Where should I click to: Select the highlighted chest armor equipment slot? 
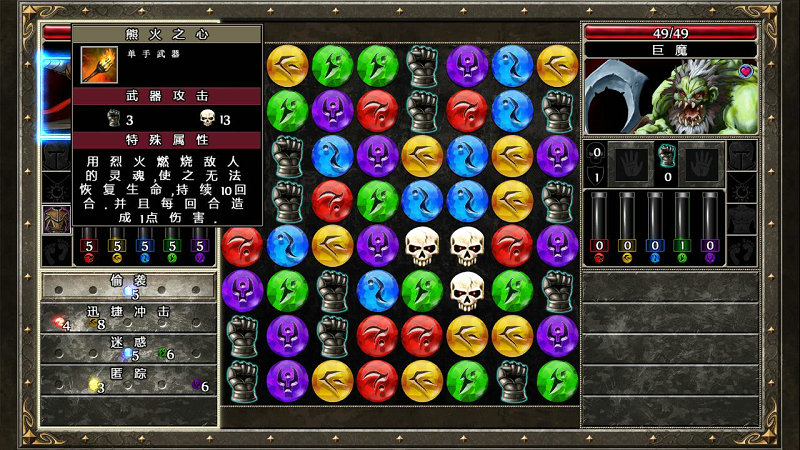(x=56, y=218)
